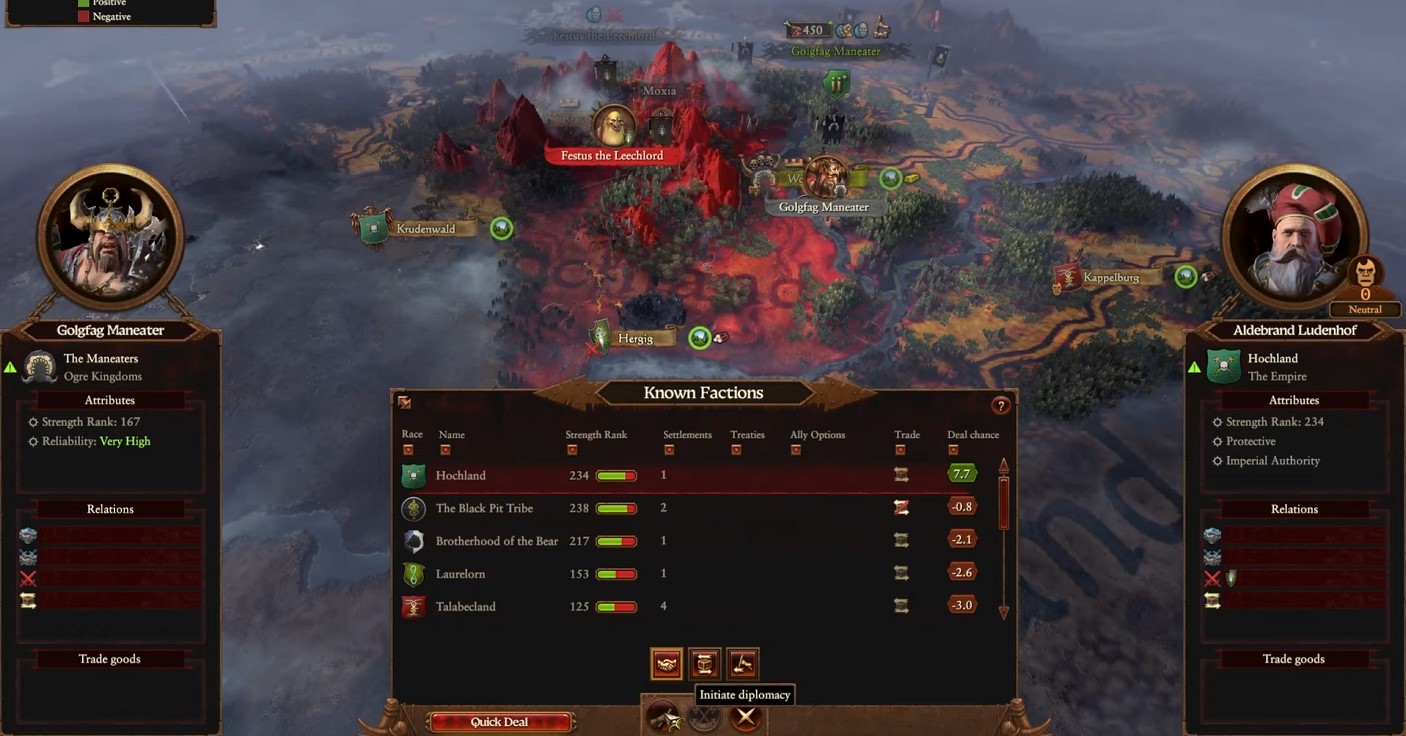
Task: Click the Initiate diplomacy handshake icon
Action: pyautogui.click(x=666, y=663)
